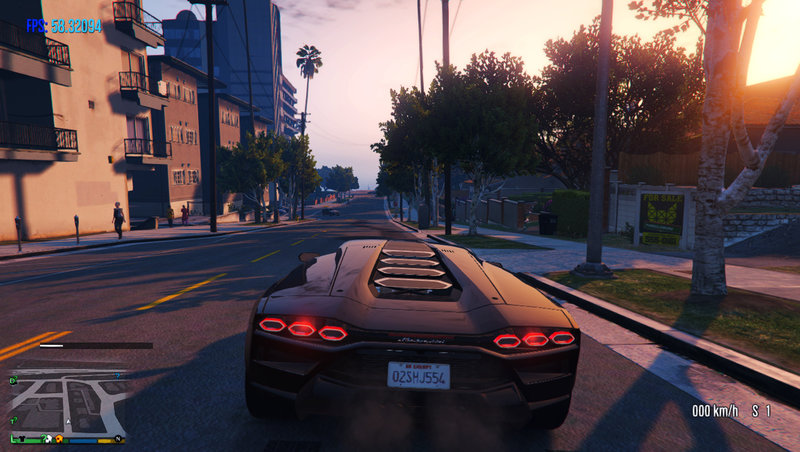Image resolution: width=800 pixels, height=452 pixels.
Task: Select the black T-shirt clothing store blip
Action: pos(22,438)
